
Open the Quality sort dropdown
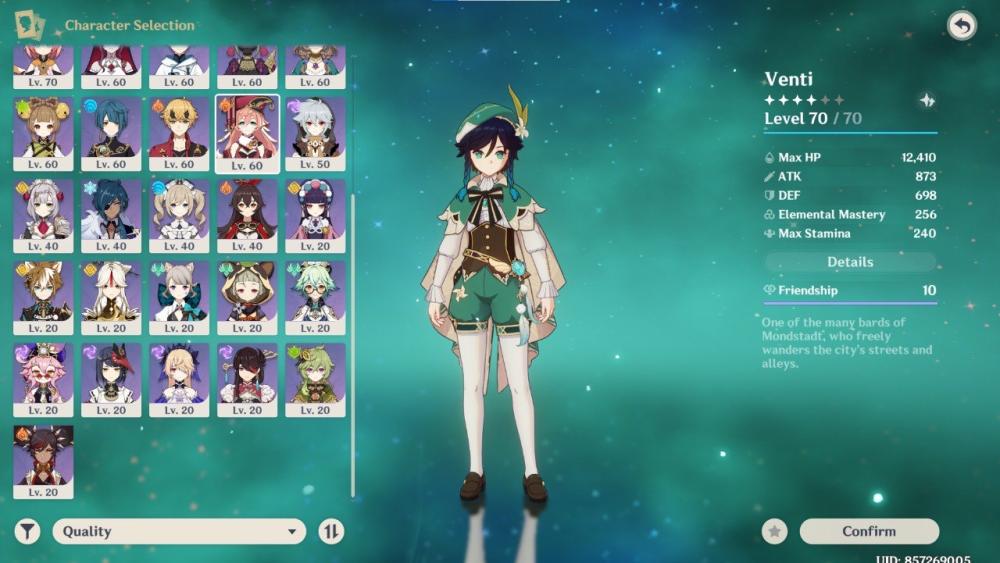(x=179, y=531)
